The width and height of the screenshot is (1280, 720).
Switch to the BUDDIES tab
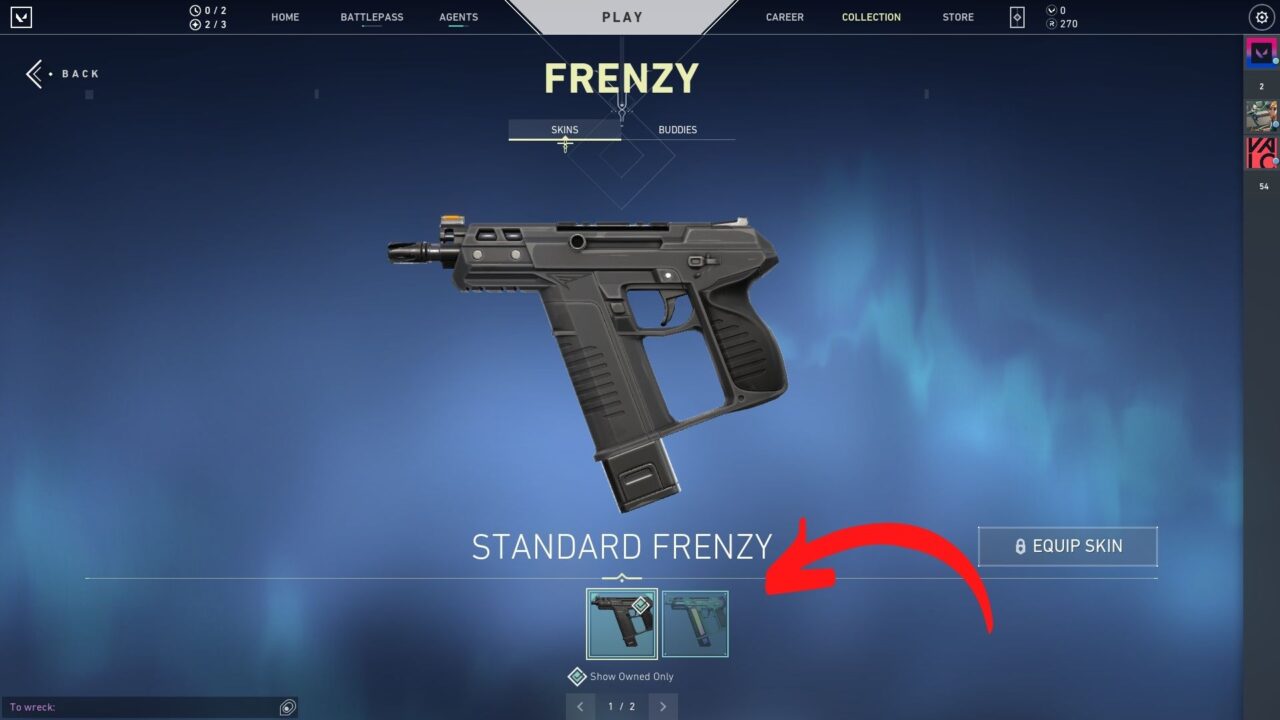[x=677, y=129]
